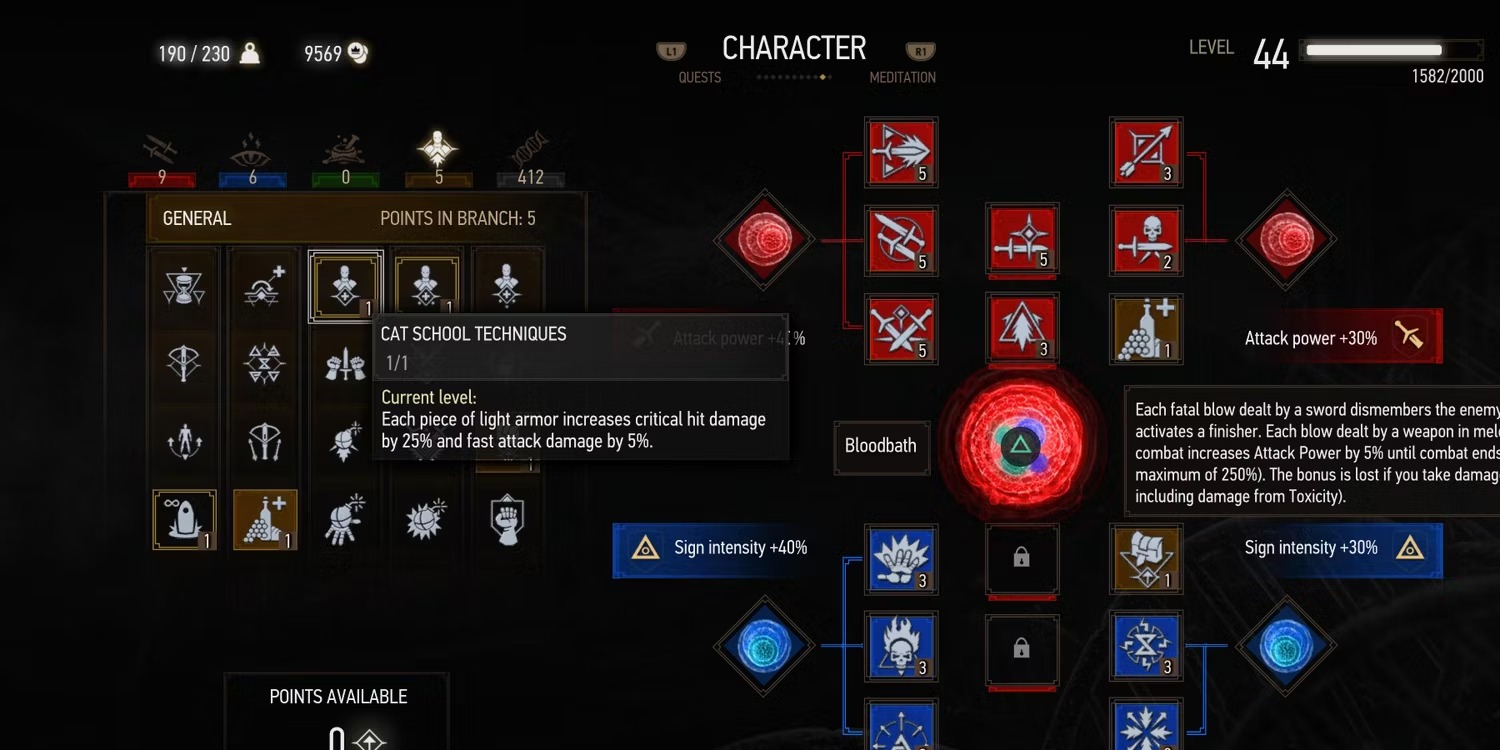Select the equipped skull-and-sword skill at level 2
This screenshot has height=750, width=1500.
point(1145,240)
